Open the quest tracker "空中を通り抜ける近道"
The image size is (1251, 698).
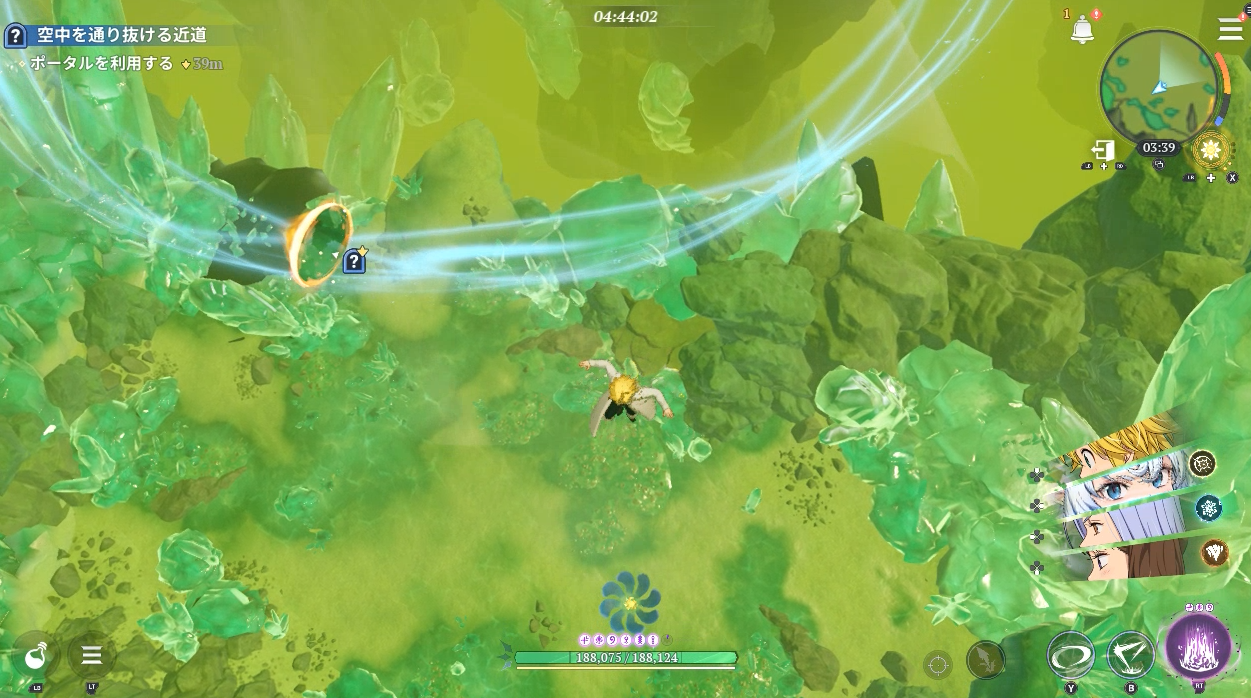tap(120, 36)
